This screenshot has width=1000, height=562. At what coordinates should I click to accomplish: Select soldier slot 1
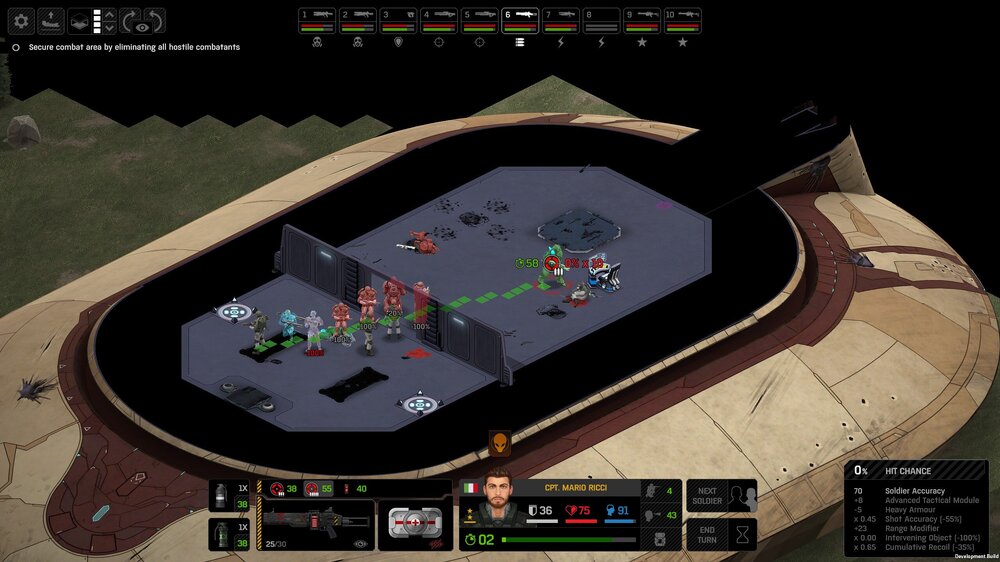[x=317, y=20]
